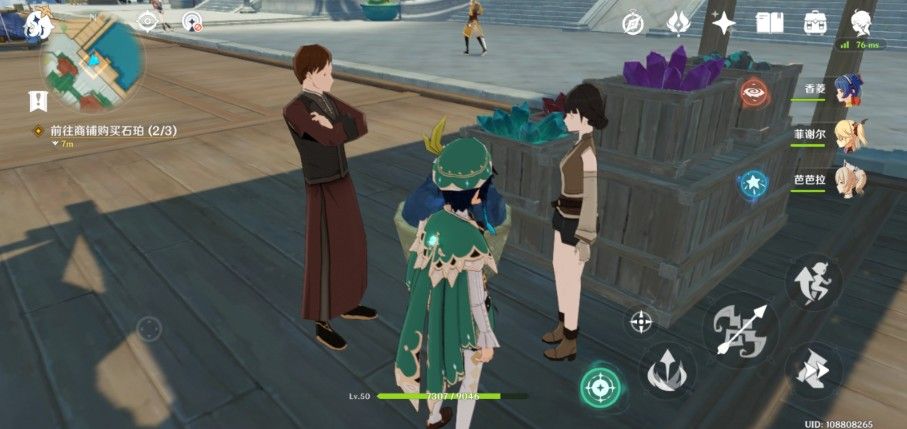Open the character profile head icon
This screenshot has height=429, width=907.
(861, 22)
